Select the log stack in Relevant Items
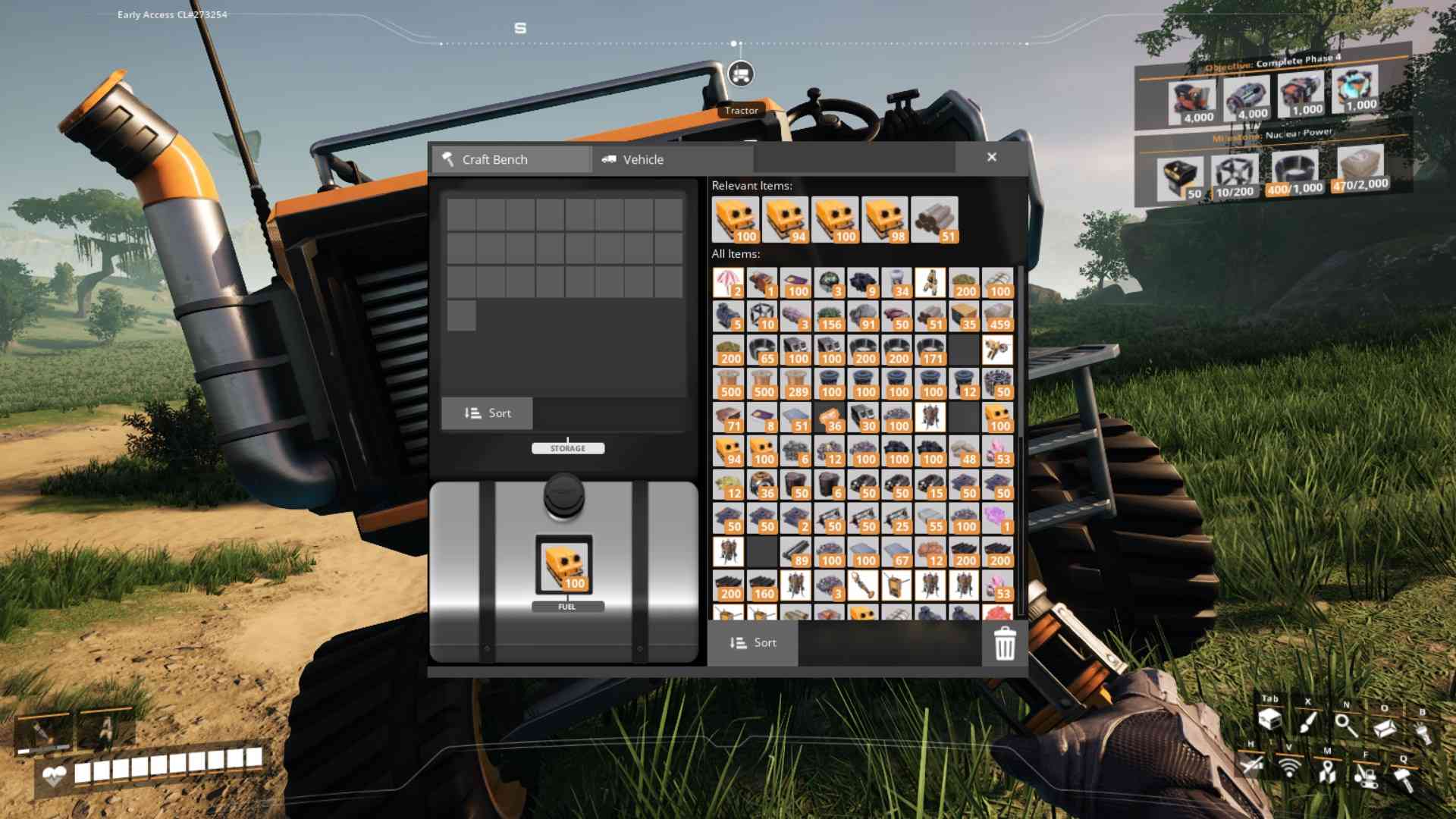 click(934, 220)
